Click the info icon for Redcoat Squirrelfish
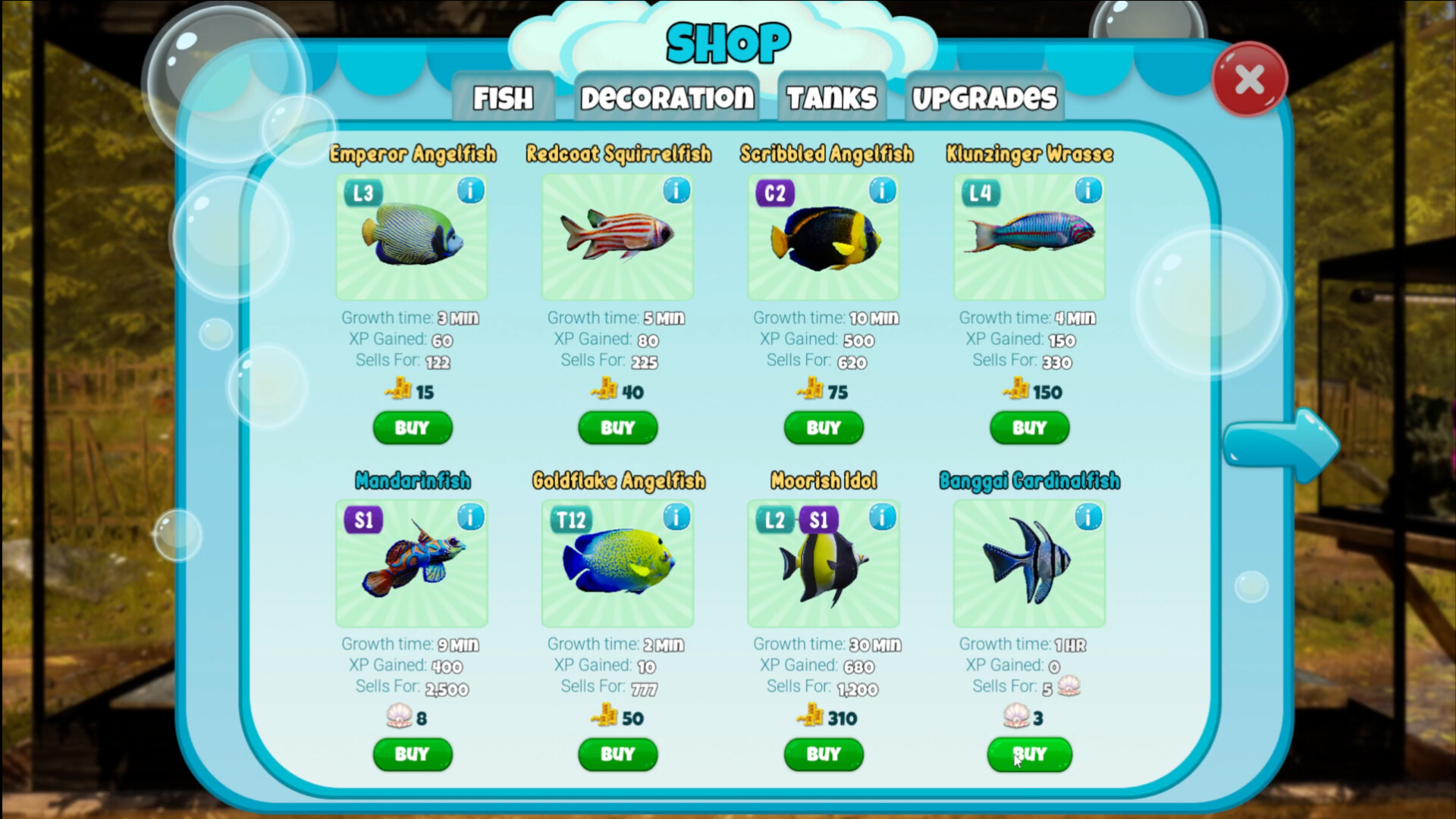Image resolution: width=1456 pixels, height=819 pixels. click(x=676, y=191)
